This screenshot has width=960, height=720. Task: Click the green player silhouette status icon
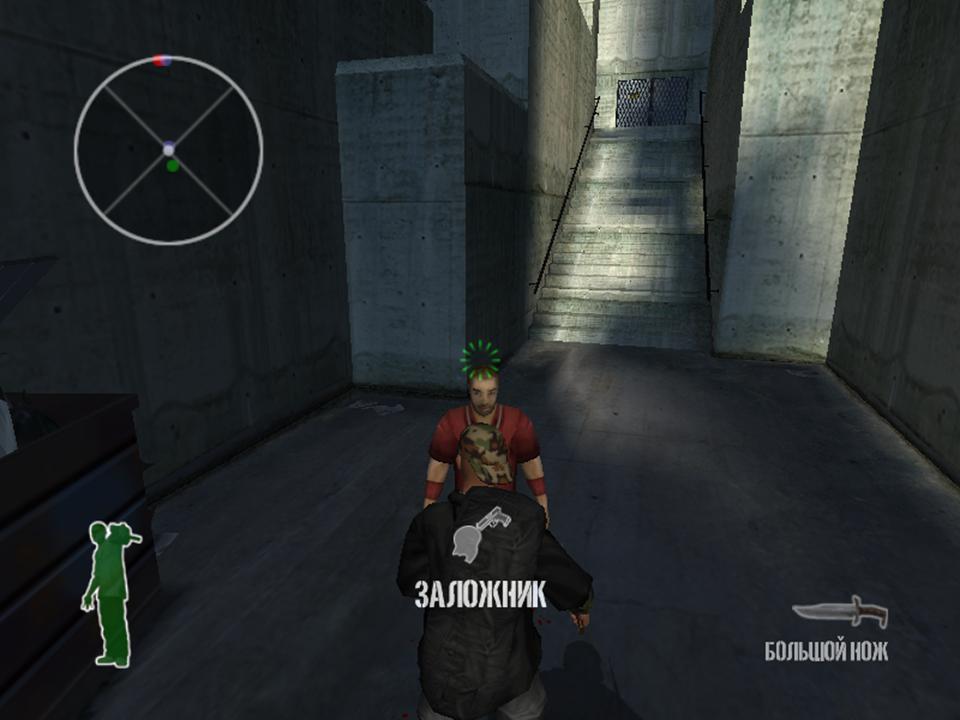point(111,594)
